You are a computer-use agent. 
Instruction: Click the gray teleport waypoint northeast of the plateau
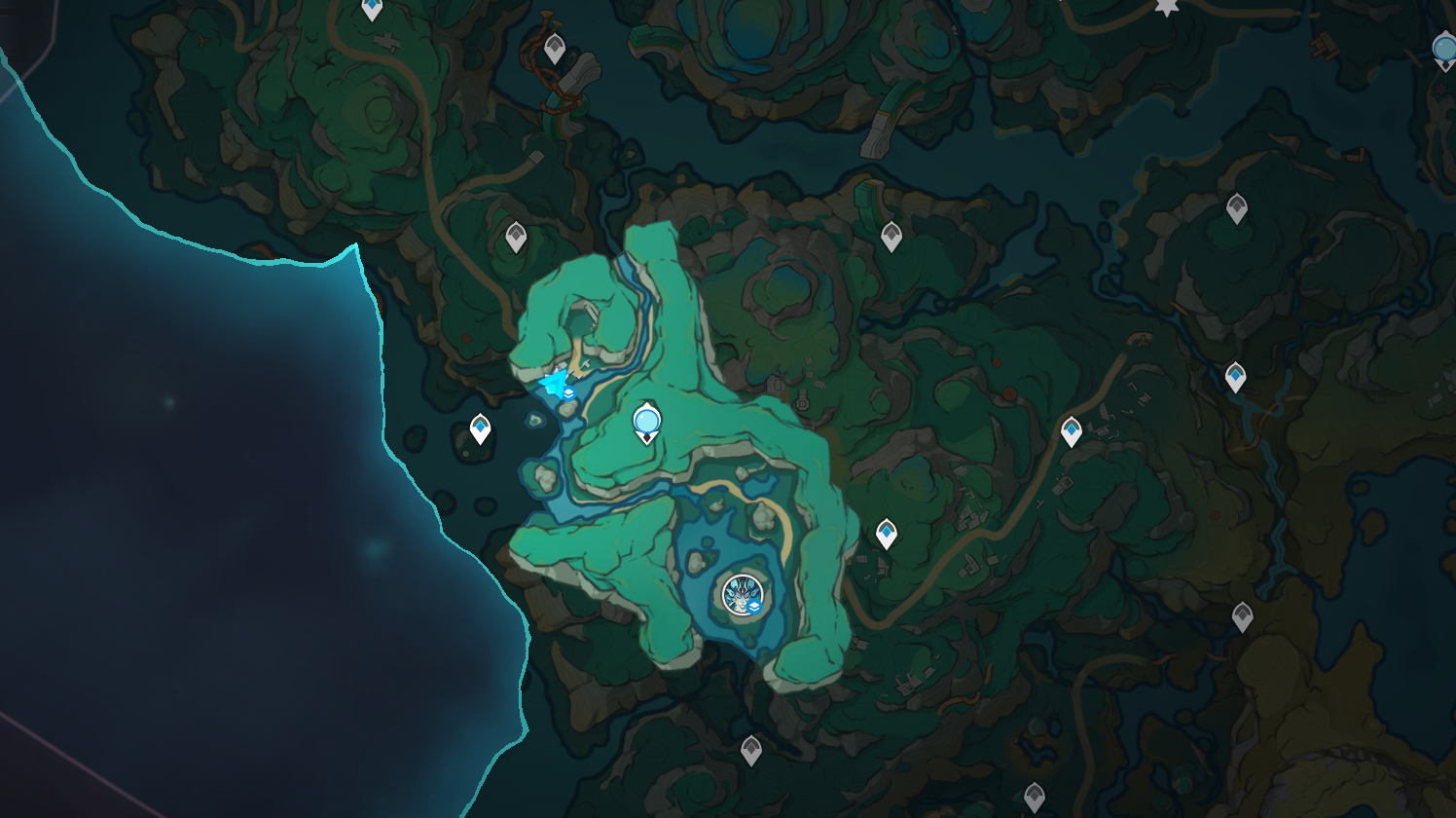tap(892, 236)
